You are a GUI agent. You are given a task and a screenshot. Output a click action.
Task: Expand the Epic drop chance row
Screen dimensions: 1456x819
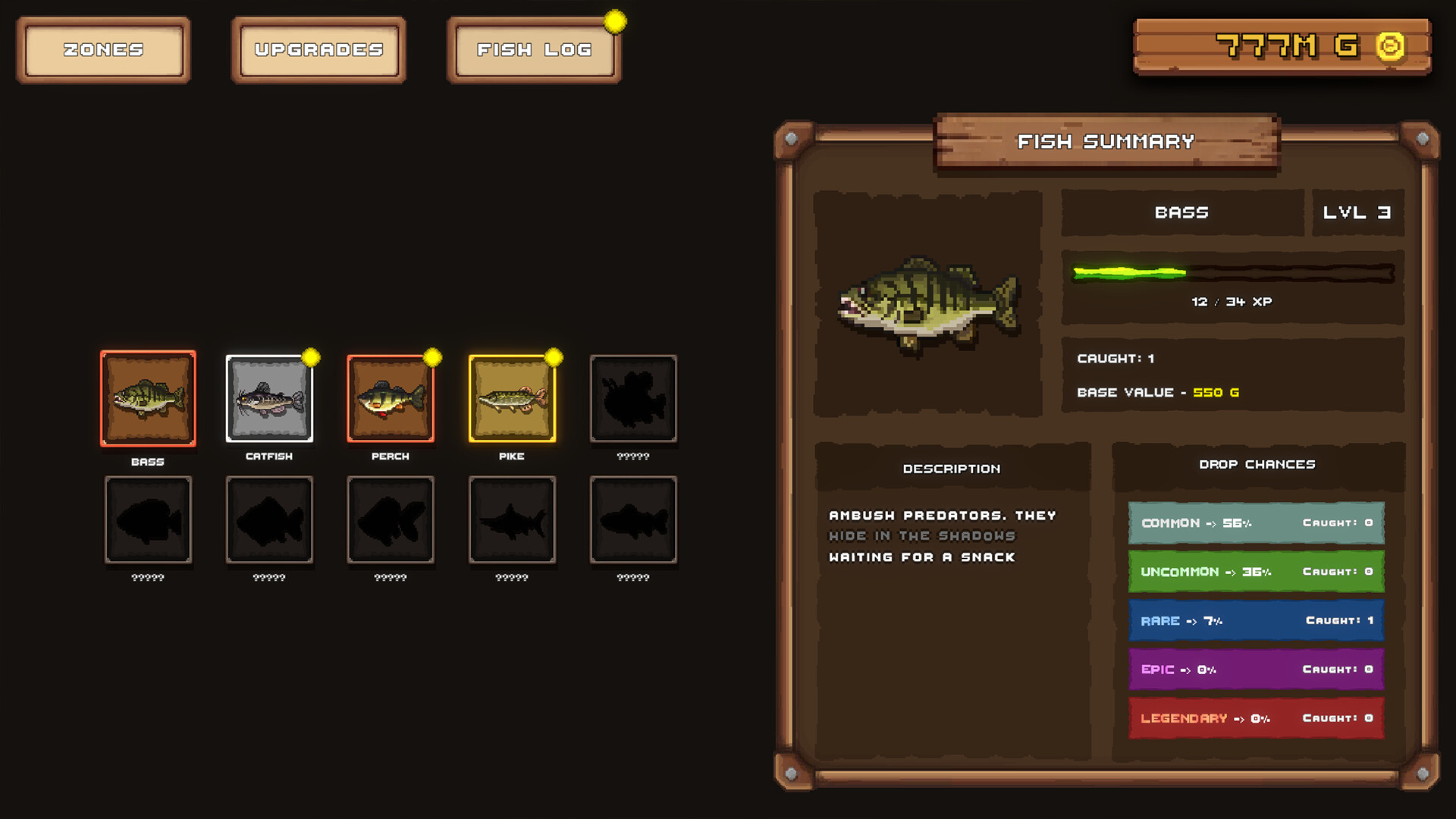click(x=1256, y=669)
